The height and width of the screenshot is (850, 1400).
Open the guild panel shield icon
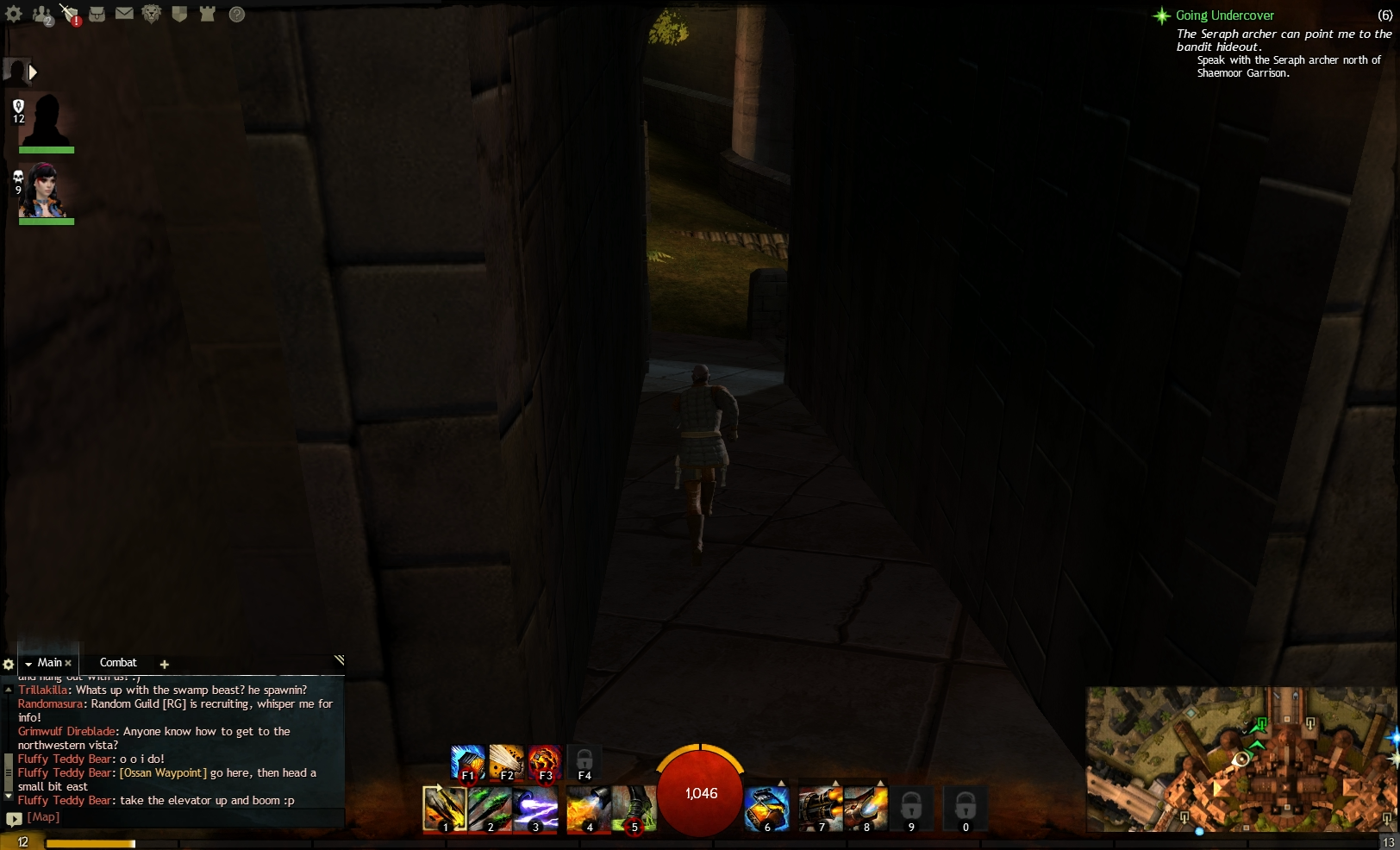coord(178,14)
